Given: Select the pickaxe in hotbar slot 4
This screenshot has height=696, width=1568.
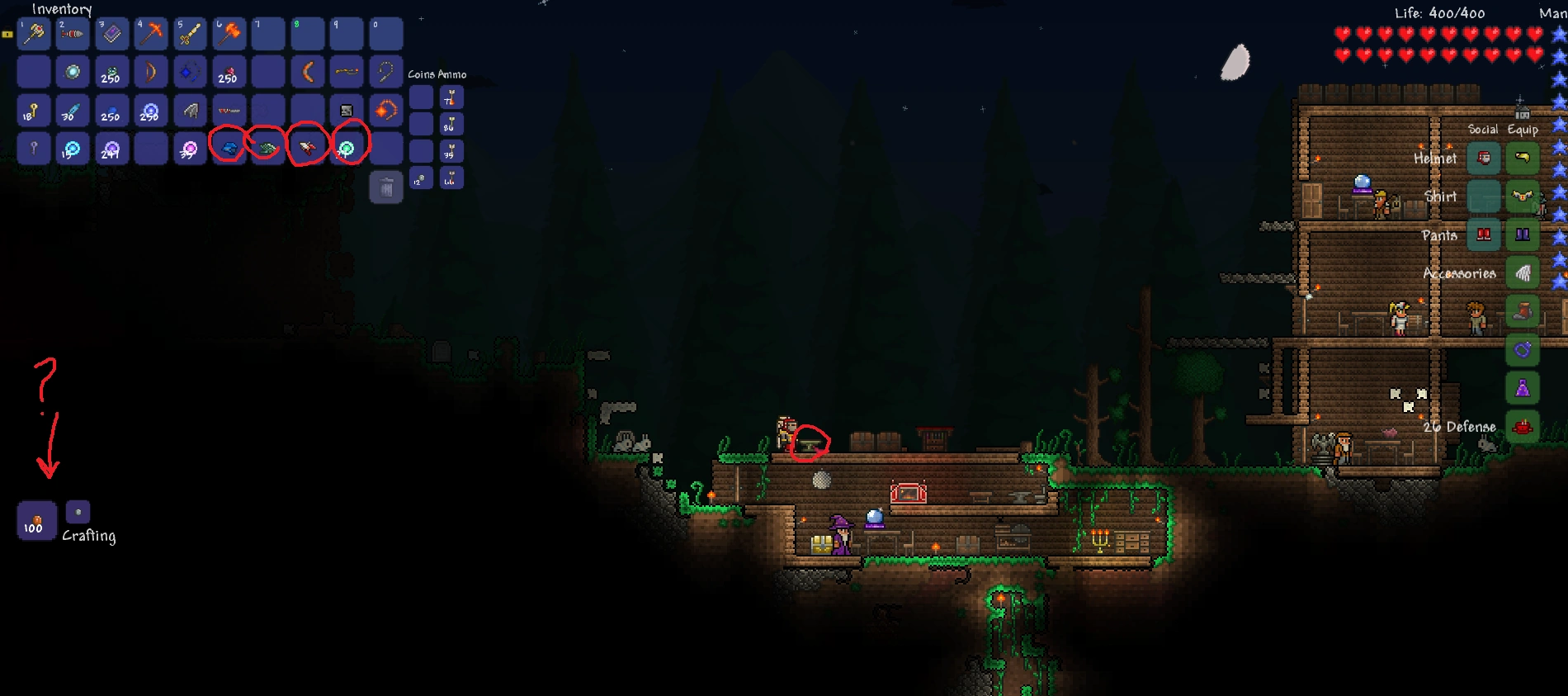Looking at the screenshot, I should pos(151,33).
